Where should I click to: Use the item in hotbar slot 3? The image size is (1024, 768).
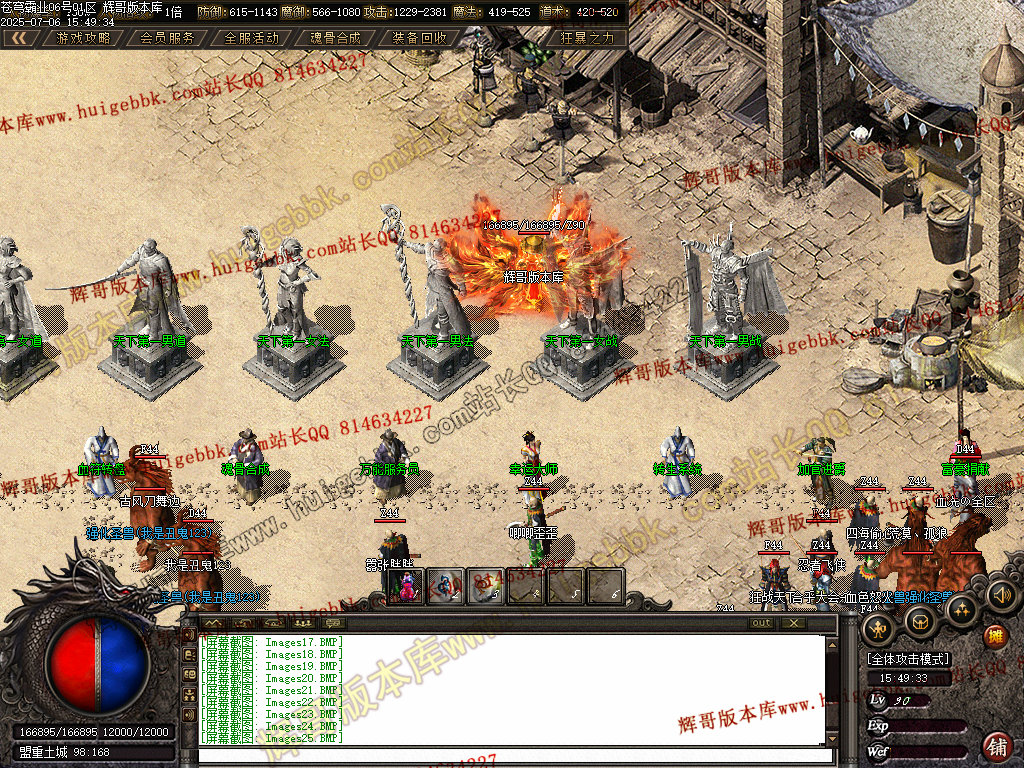point(484,586)
